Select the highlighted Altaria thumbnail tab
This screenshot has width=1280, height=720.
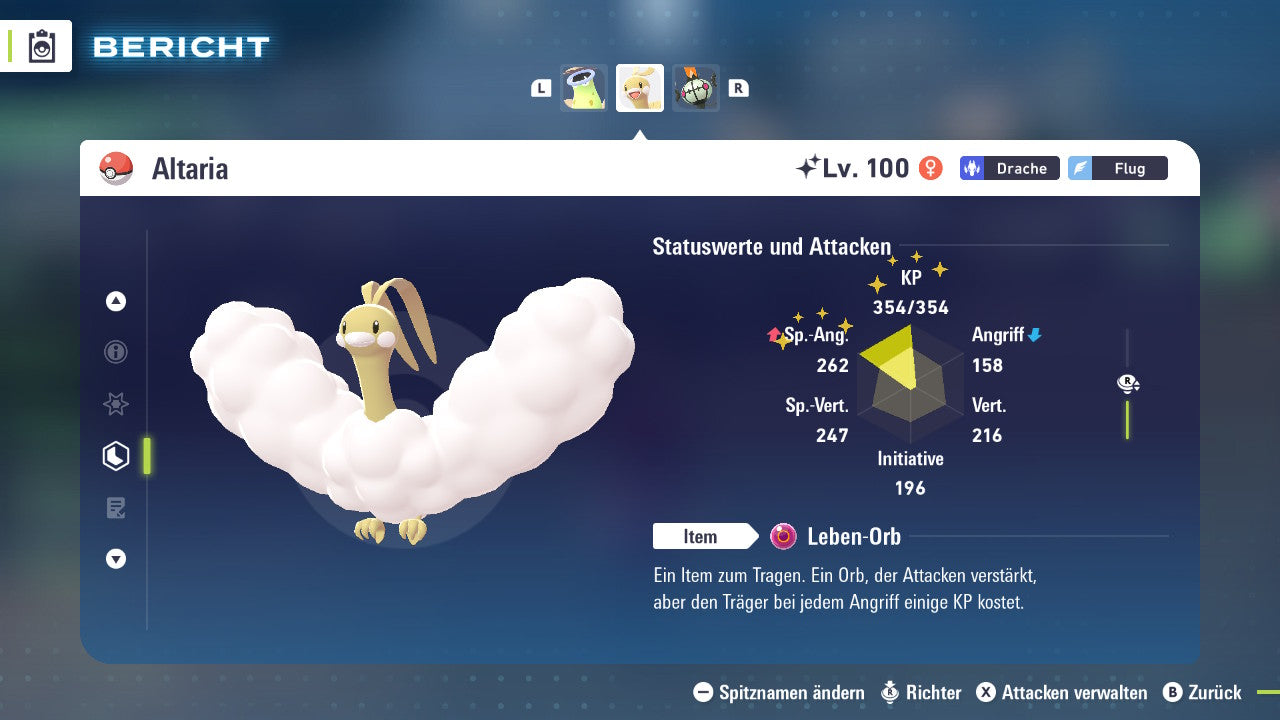pos(639,87)
